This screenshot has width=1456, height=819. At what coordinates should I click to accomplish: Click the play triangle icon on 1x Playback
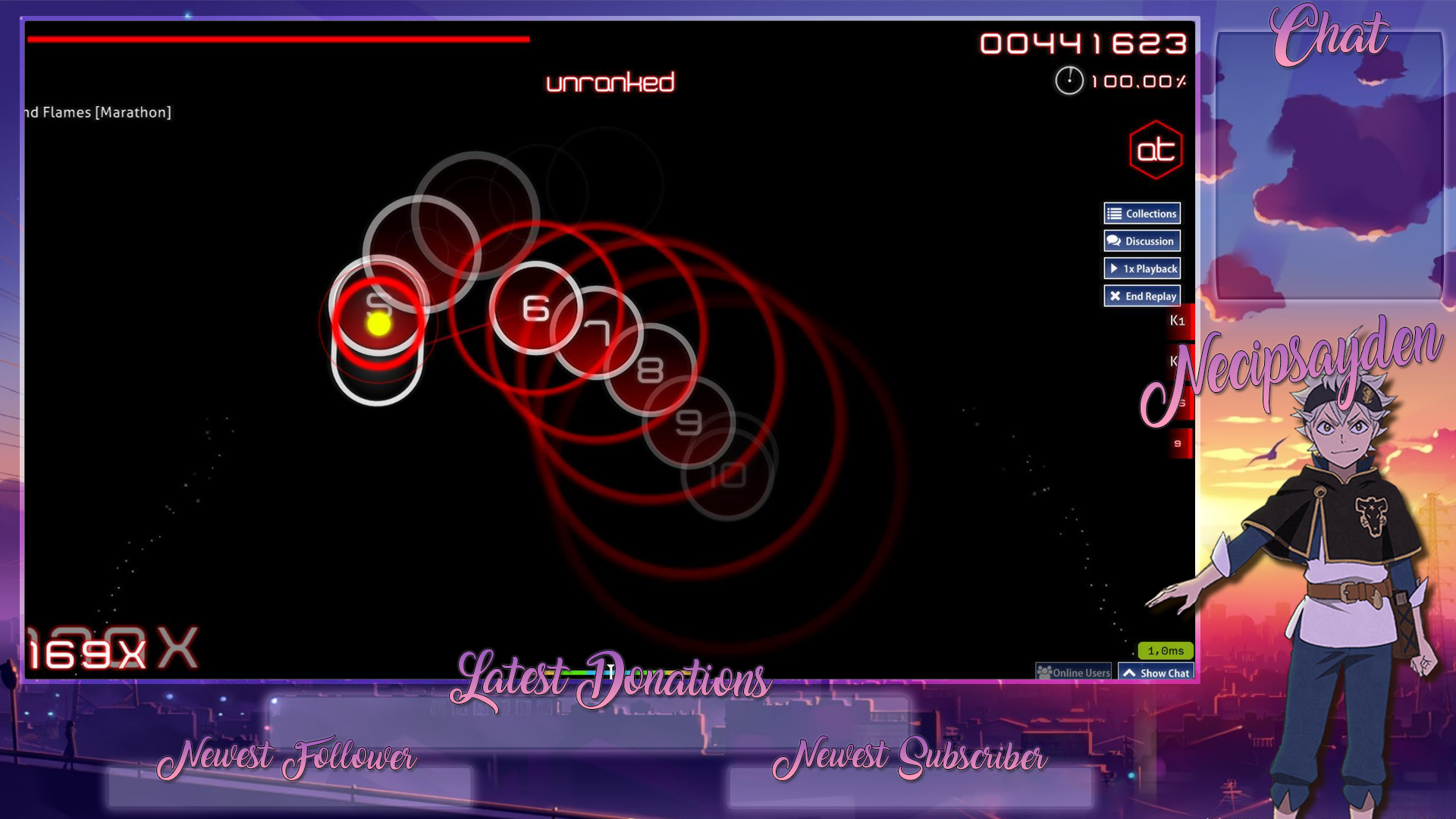pyautogui.click(x=1115, y=268)
